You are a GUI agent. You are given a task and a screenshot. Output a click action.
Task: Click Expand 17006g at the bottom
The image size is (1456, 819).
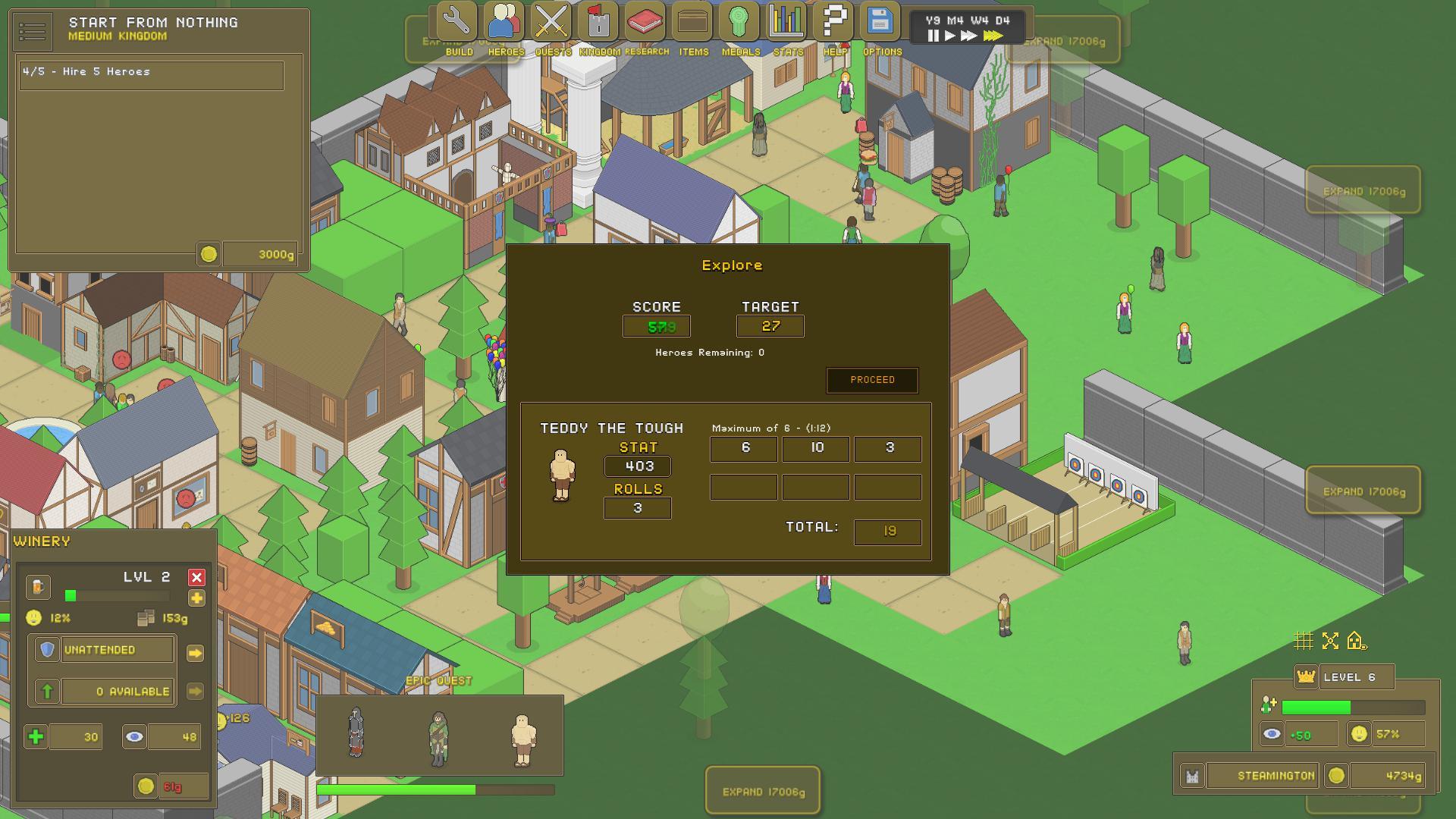pyautogui.click(x=762, y=790)
